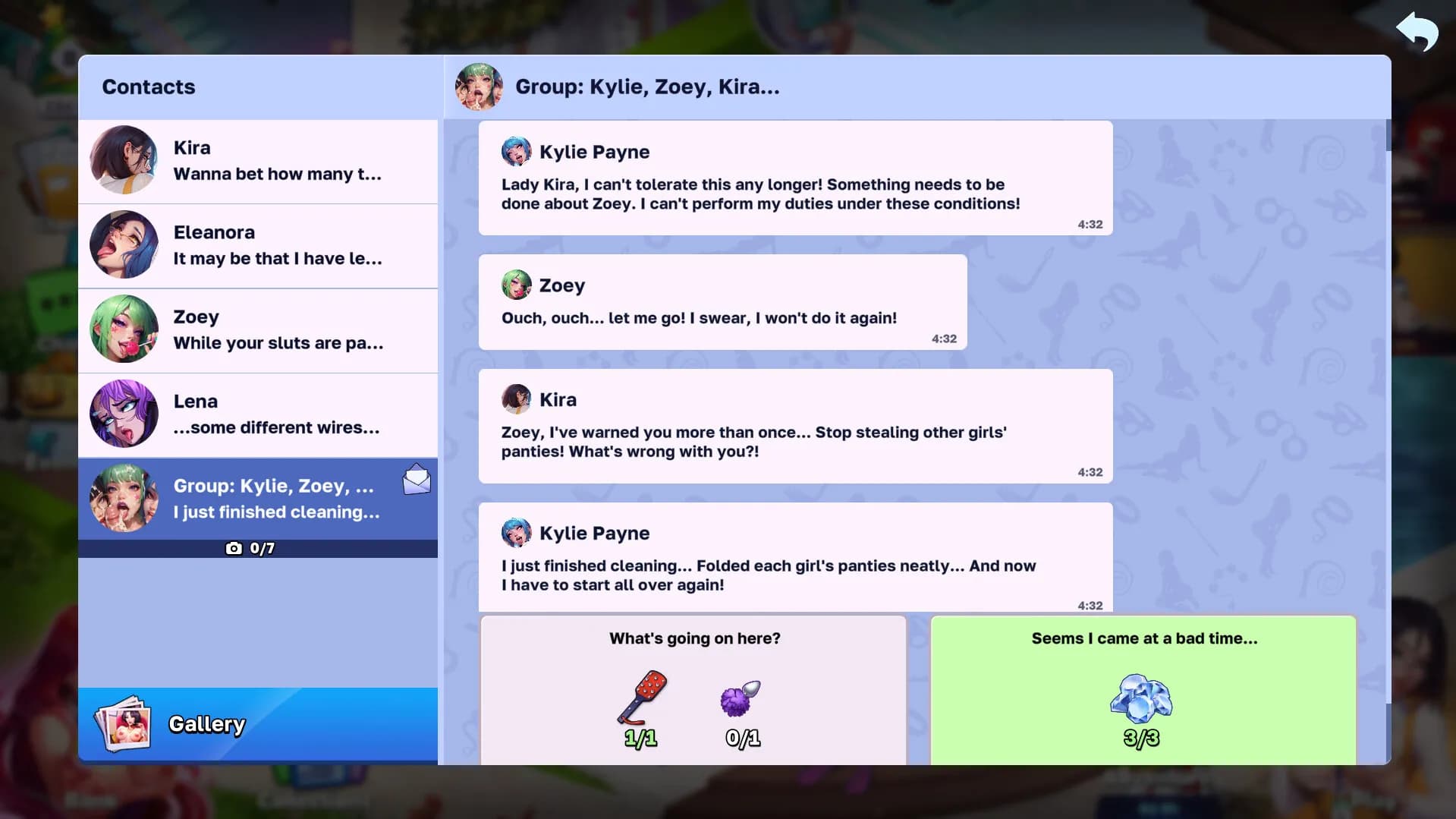
Task: Click Kylie Payne's avatar in her first message
Action: [x=517, y=151]
